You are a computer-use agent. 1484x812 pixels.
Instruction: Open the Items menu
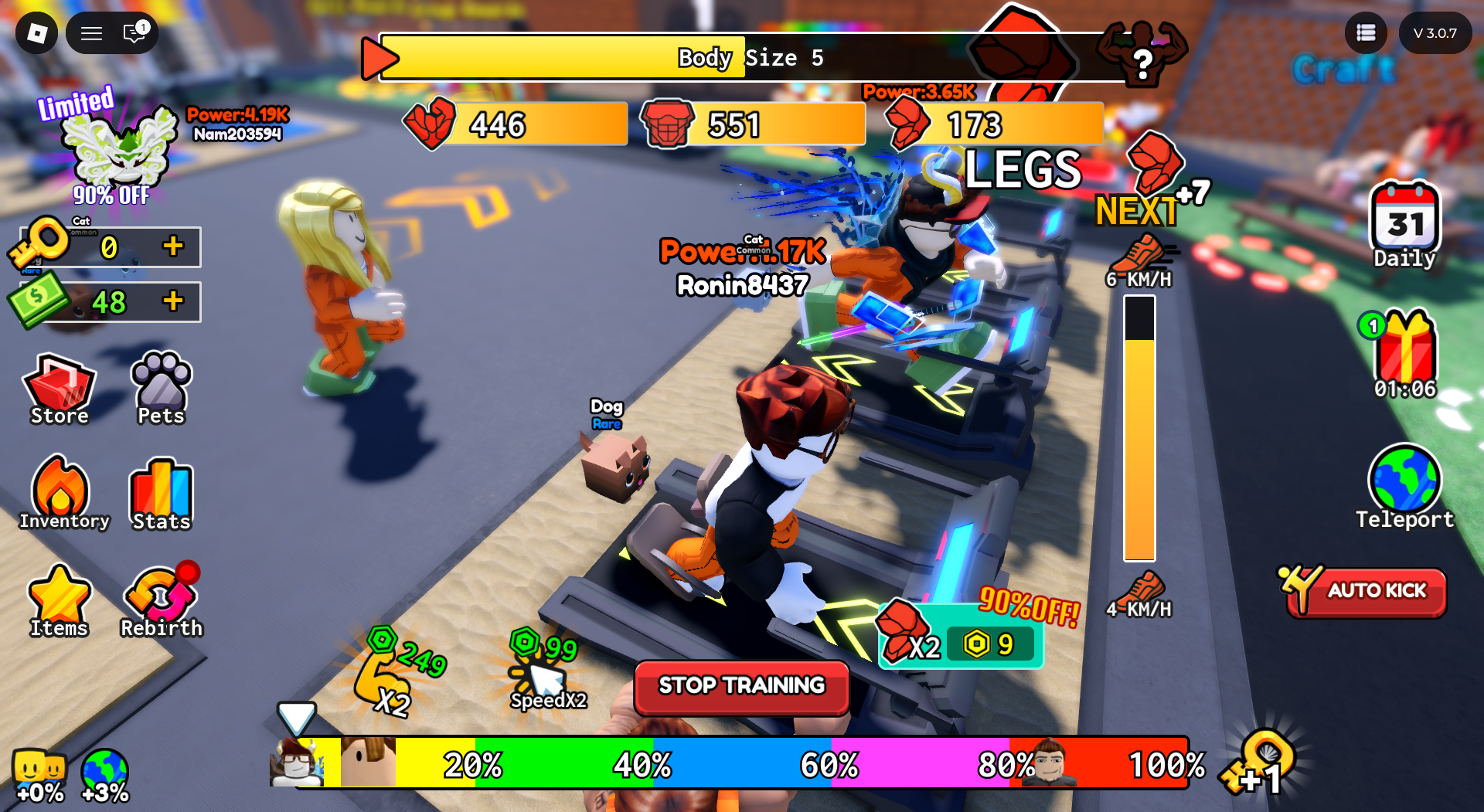click(59, 601)
